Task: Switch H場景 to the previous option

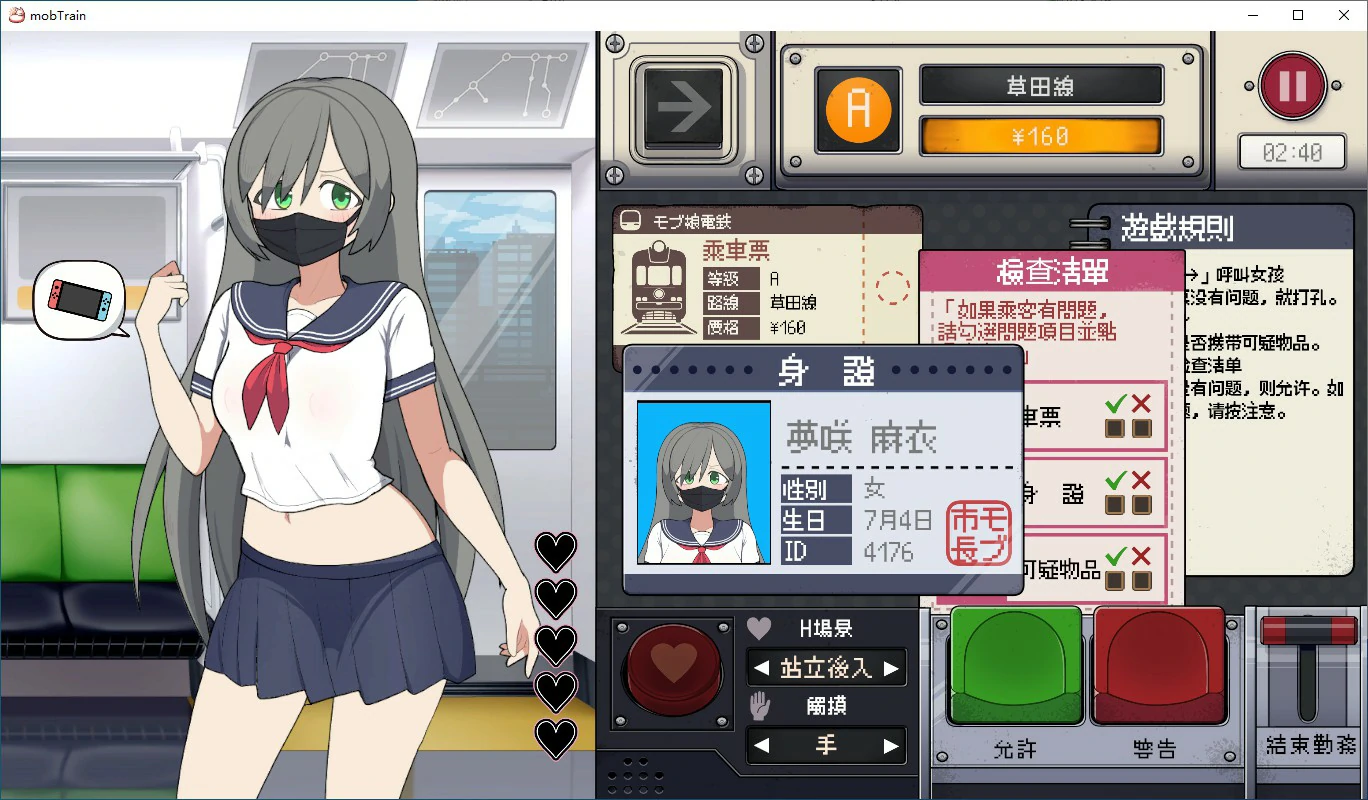Action: coord(762,668)
